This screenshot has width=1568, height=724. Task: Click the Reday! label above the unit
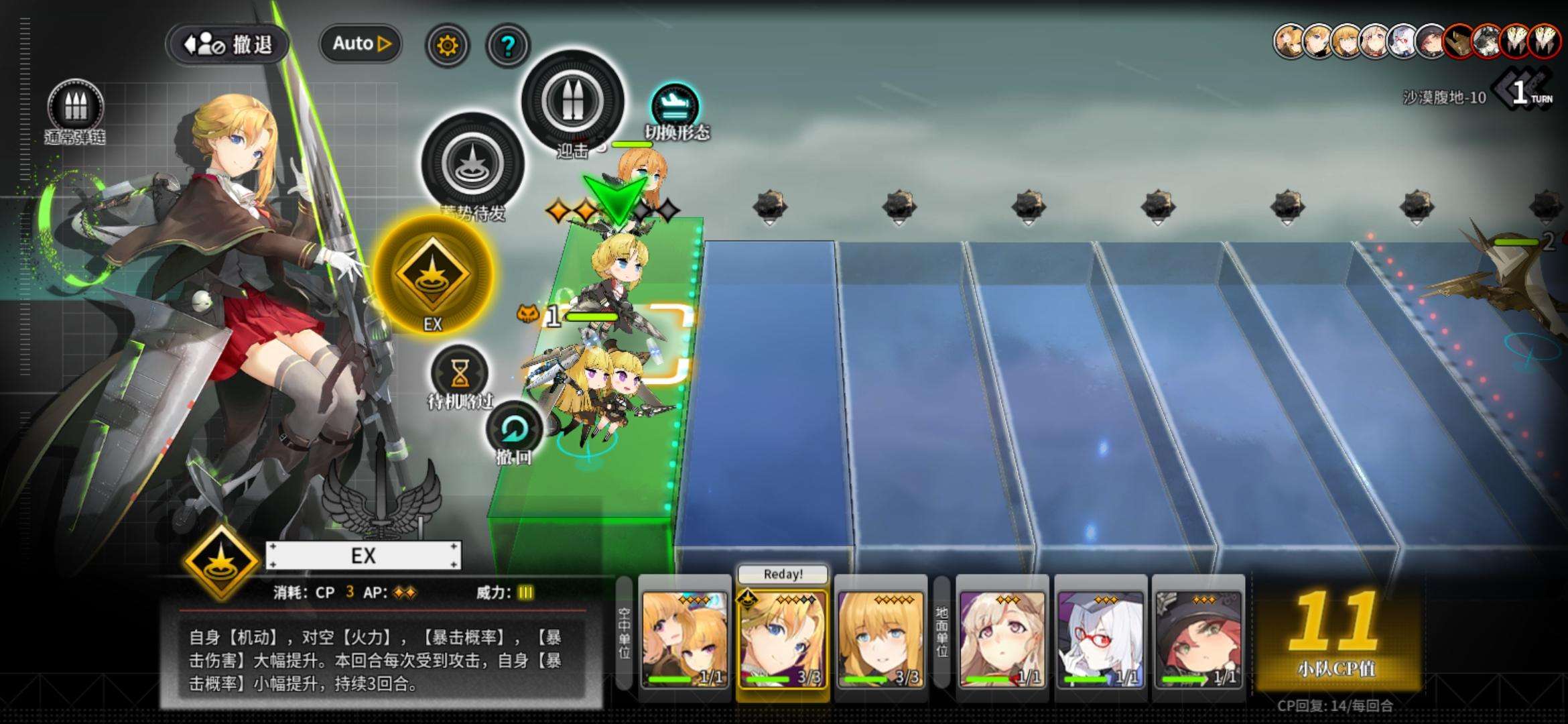tap(782, 575)
